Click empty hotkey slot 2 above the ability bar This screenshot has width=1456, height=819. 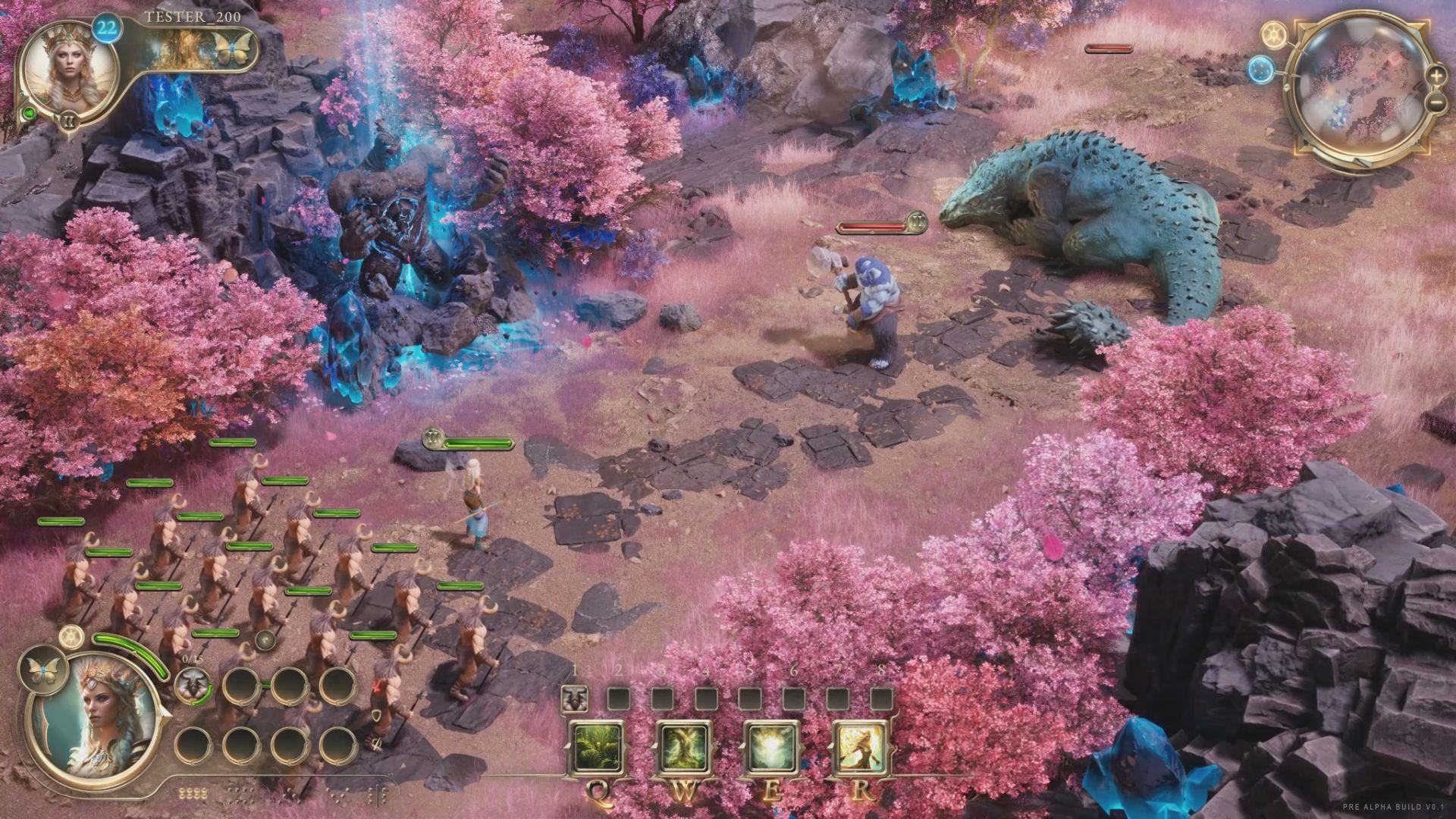coord(620,699)
